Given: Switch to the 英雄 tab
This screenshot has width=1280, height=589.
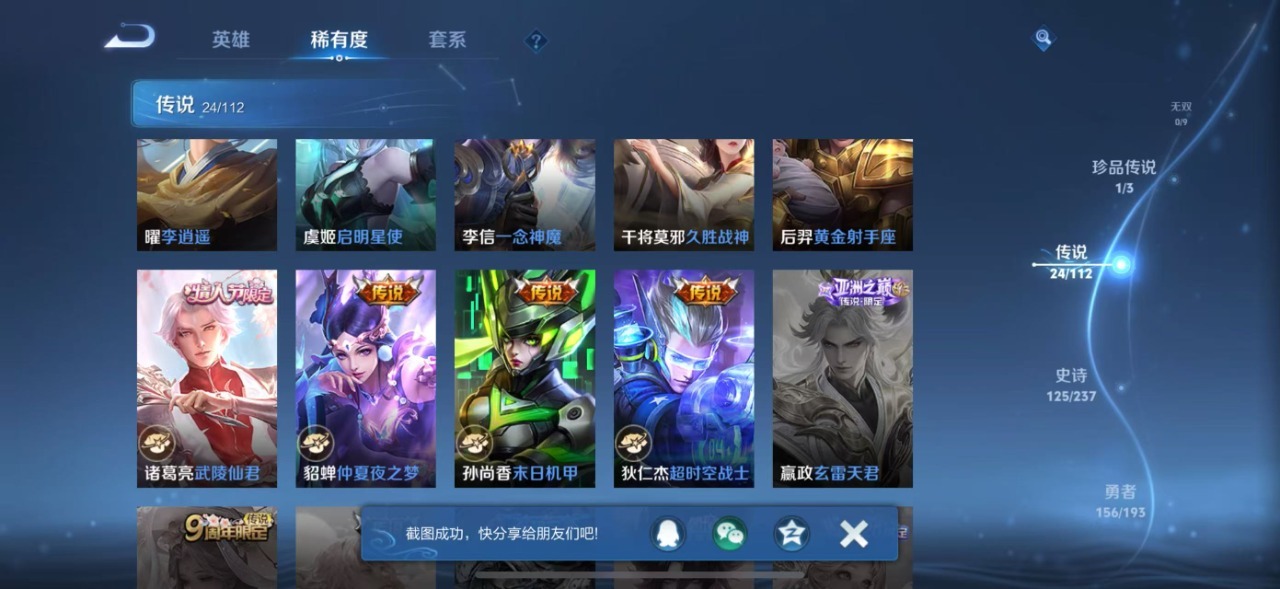Looking at the screenshot, I should pyautogui.click(x=230, y=40).
